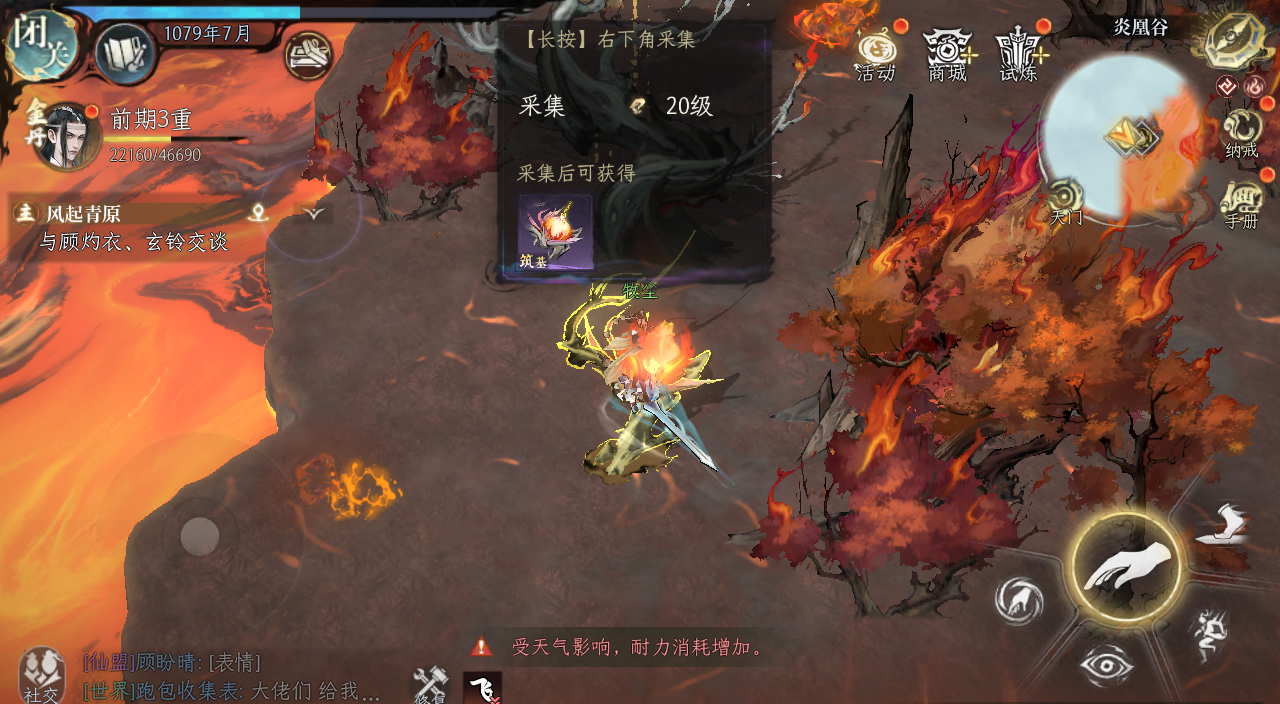1280x704 pixels.
Task: Click the bagua compass icon
Action: click(x=1237, y=40)
